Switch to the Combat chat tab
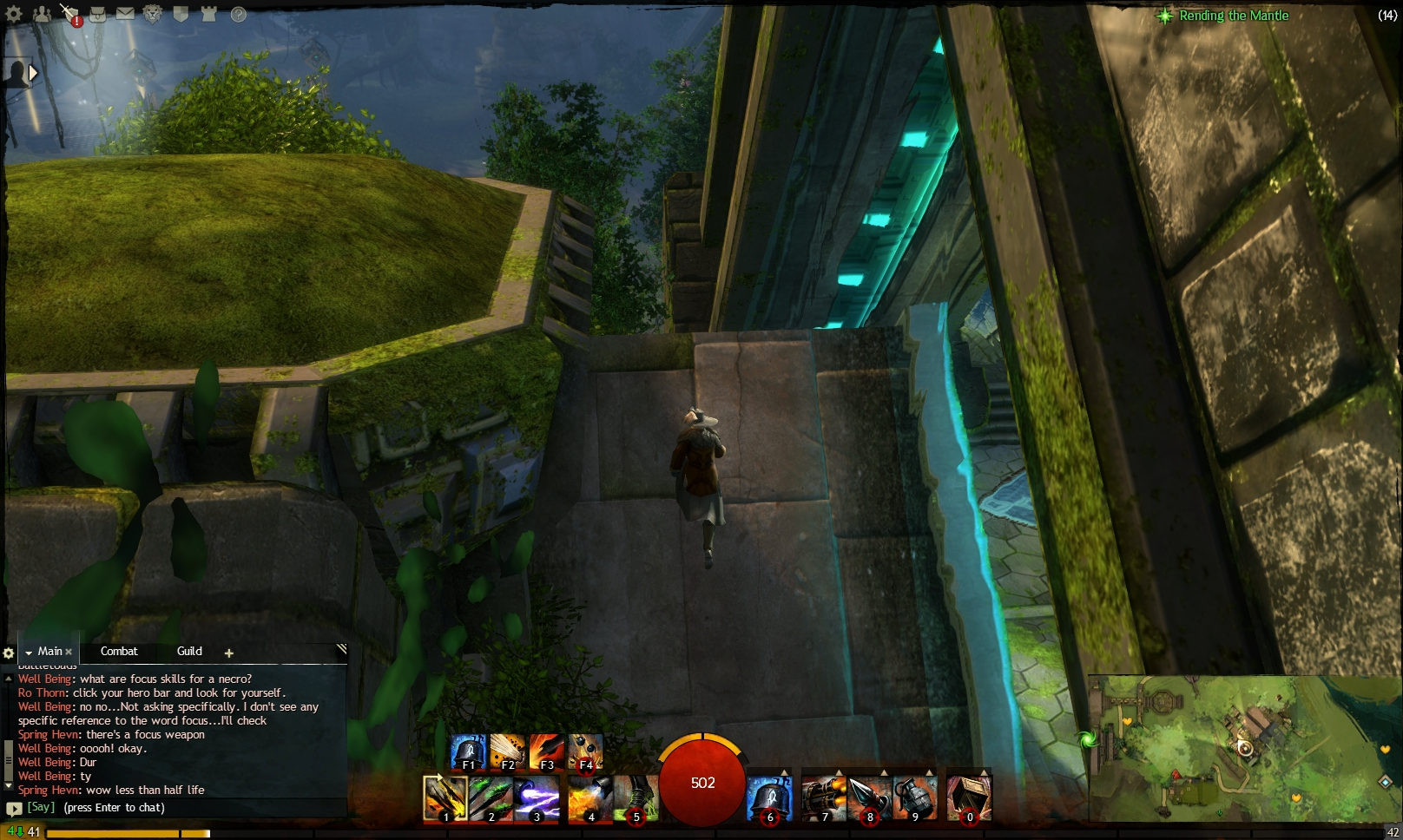This screenshot has height=840, width=1403. click(120, 651)
